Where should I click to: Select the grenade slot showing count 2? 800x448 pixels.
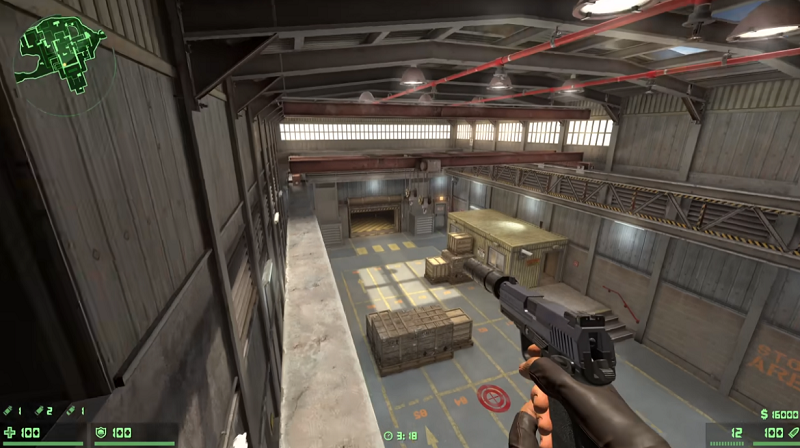(x=42, y=411)
